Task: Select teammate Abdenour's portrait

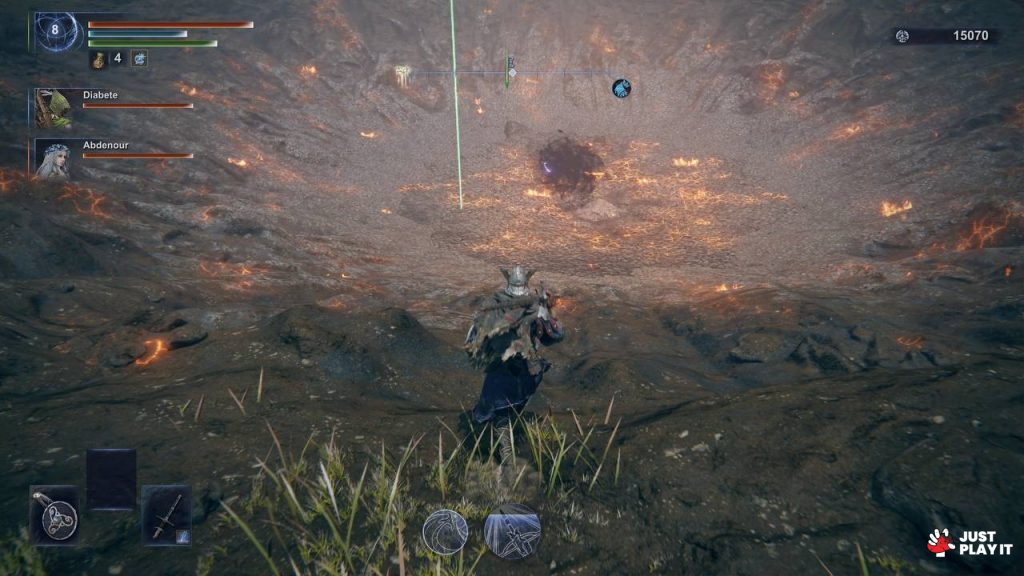Action: (x=52, y=158)
